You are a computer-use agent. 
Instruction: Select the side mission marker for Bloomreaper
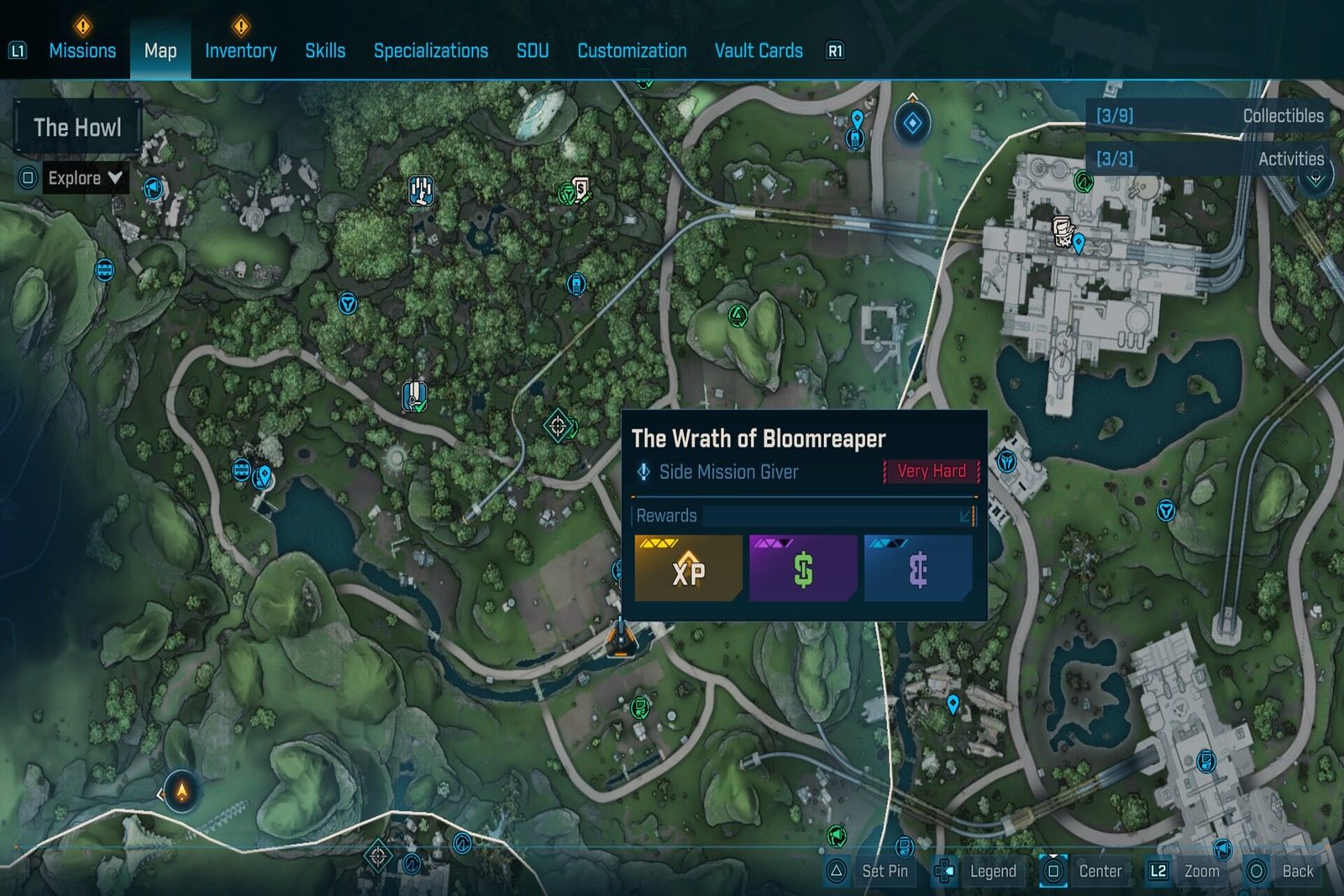click(622, 640)
